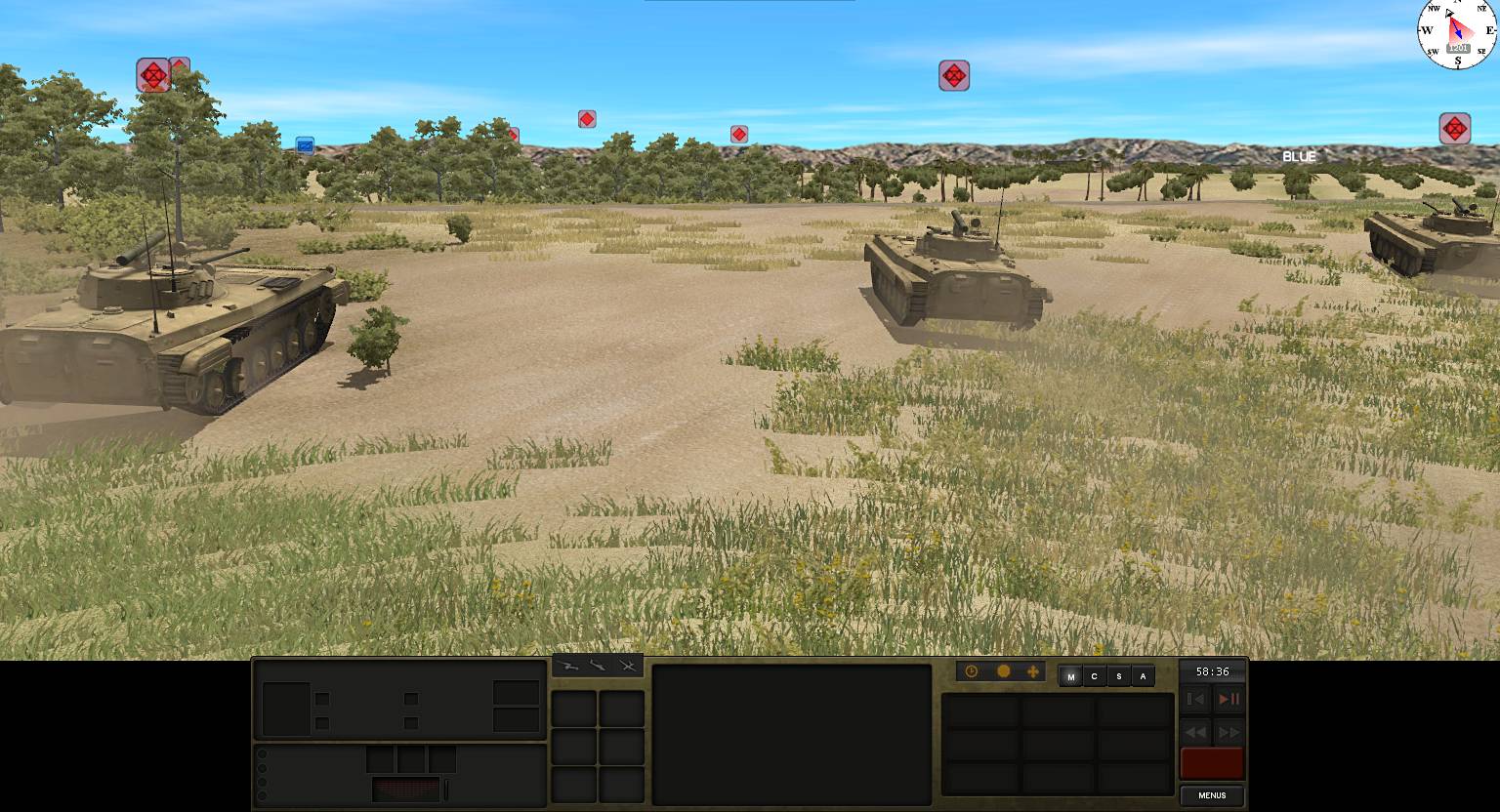Image resolution: width=1500 pixels, height=812 pixels.
Task: Click the clock status icon in the command panel
Action: coord(971,671)
